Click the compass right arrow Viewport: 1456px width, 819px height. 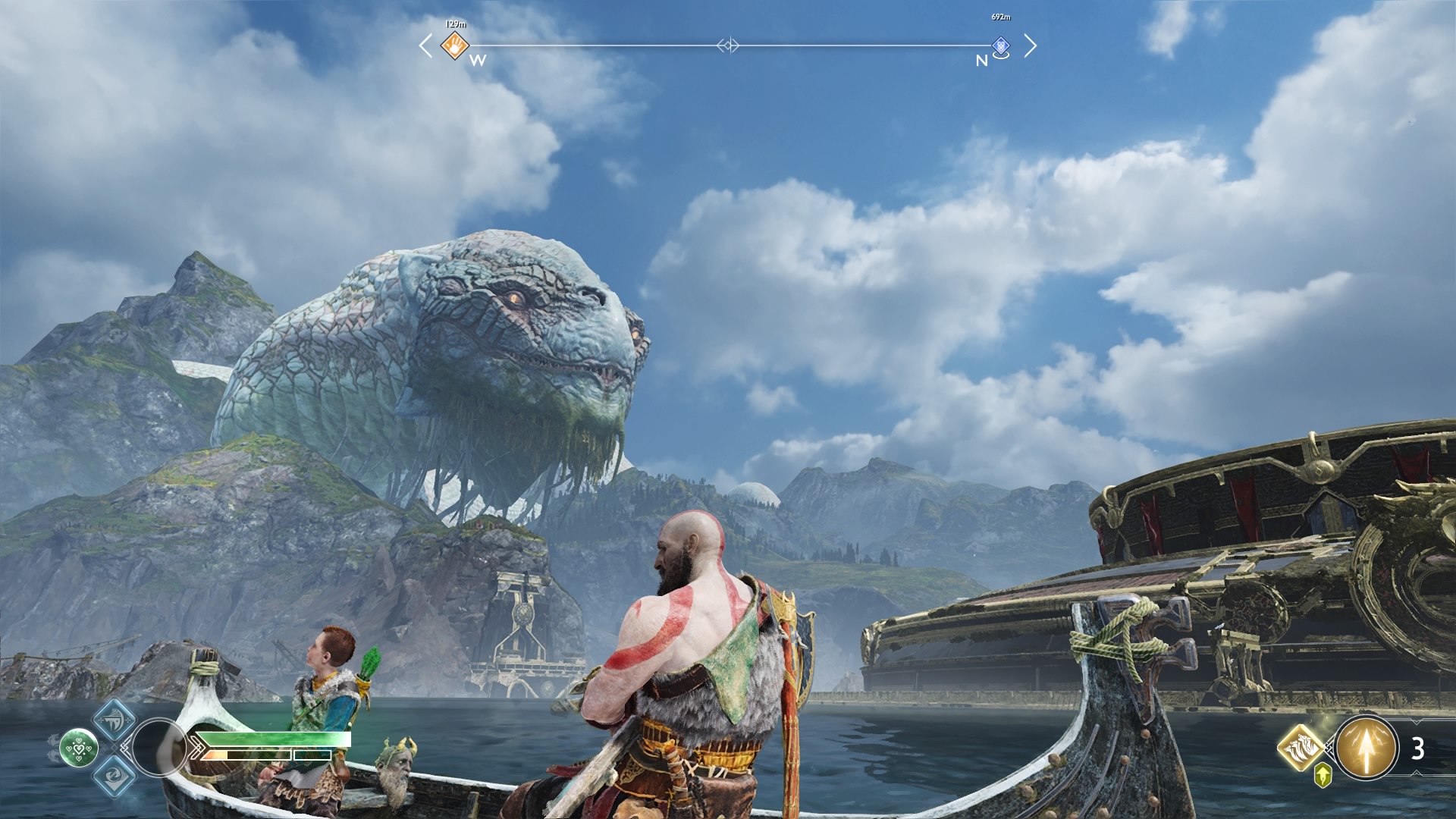tap(1030, 45)
